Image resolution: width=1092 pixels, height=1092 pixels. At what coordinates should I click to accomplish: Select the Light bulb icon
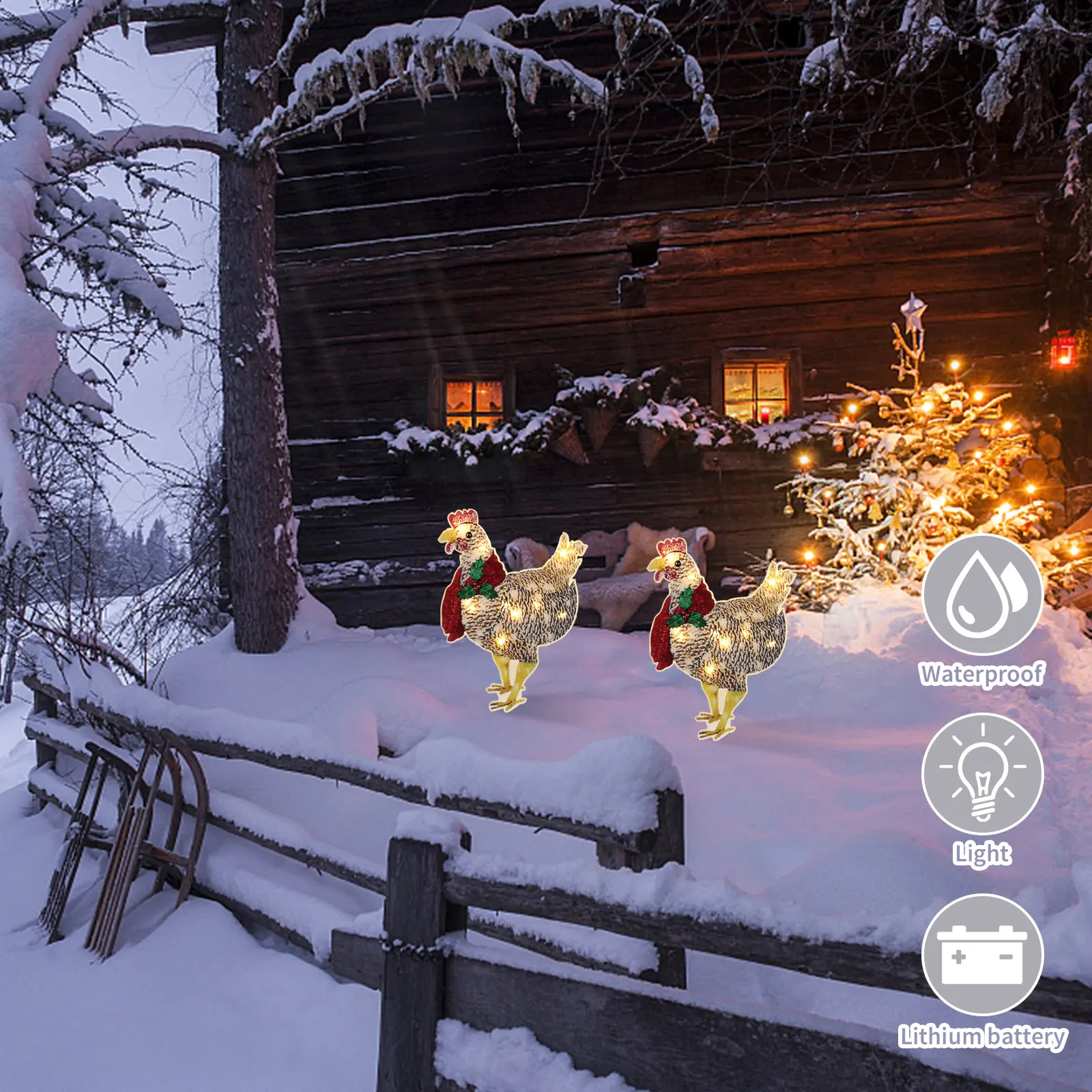click(x=982, y=774)
